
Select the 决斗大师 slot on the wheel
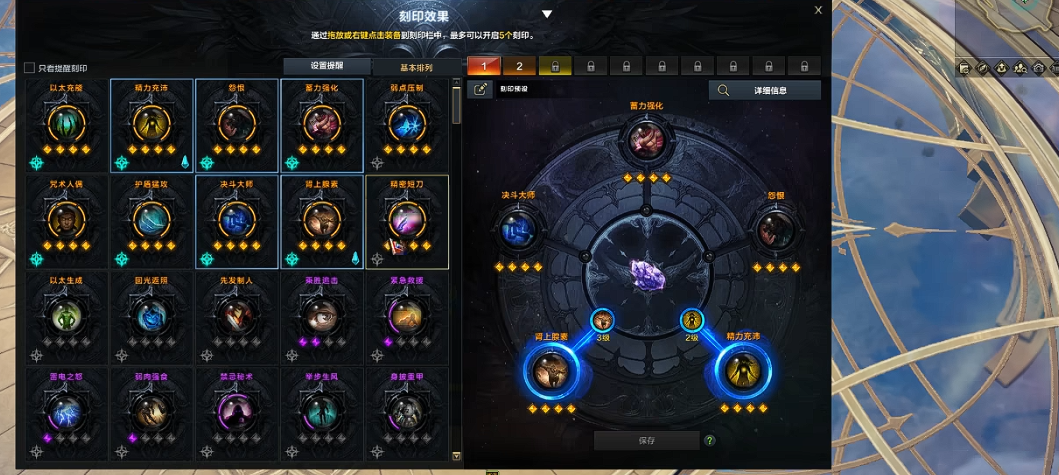pos(519,229)
